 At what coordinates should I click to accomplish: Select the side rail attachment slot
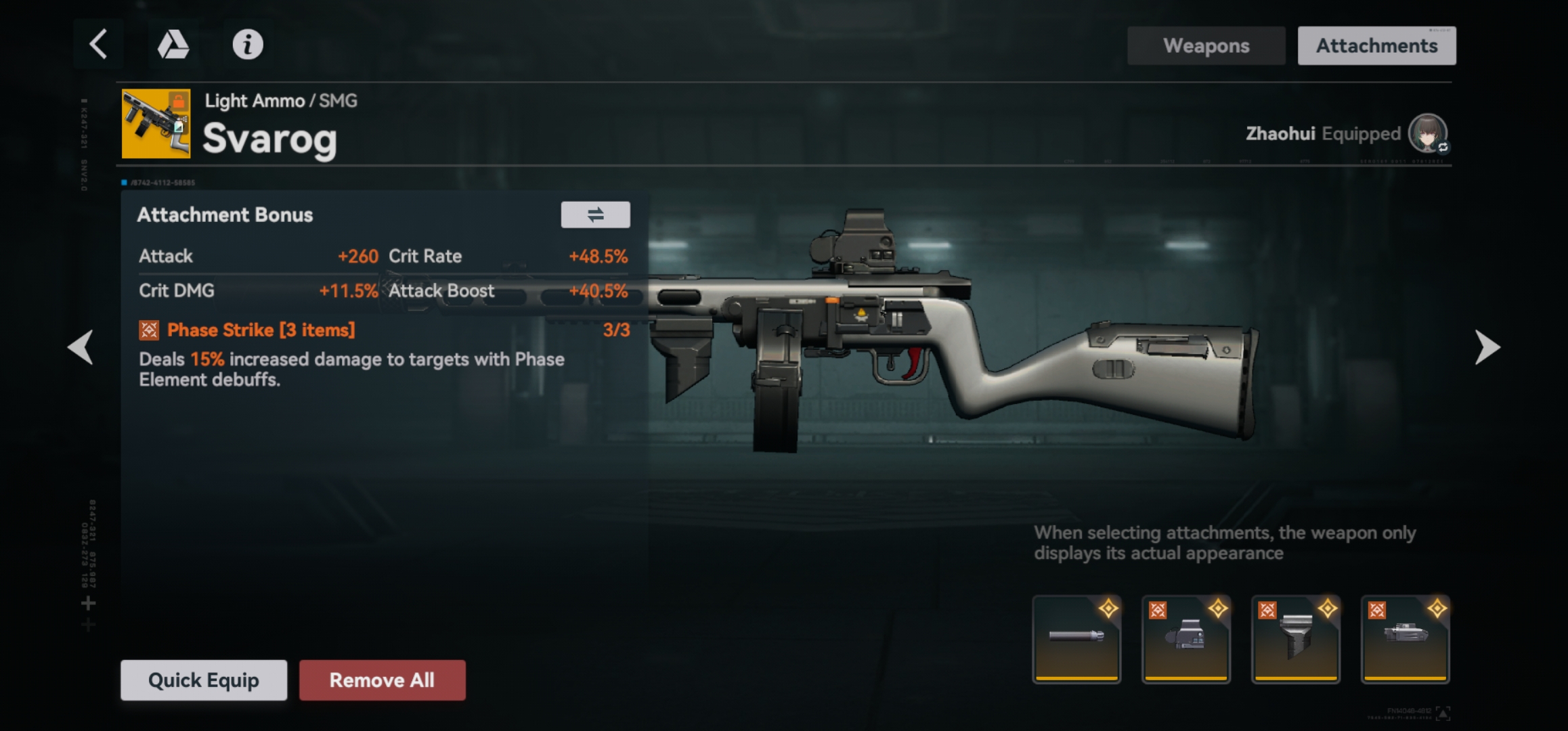point(1405,639)
